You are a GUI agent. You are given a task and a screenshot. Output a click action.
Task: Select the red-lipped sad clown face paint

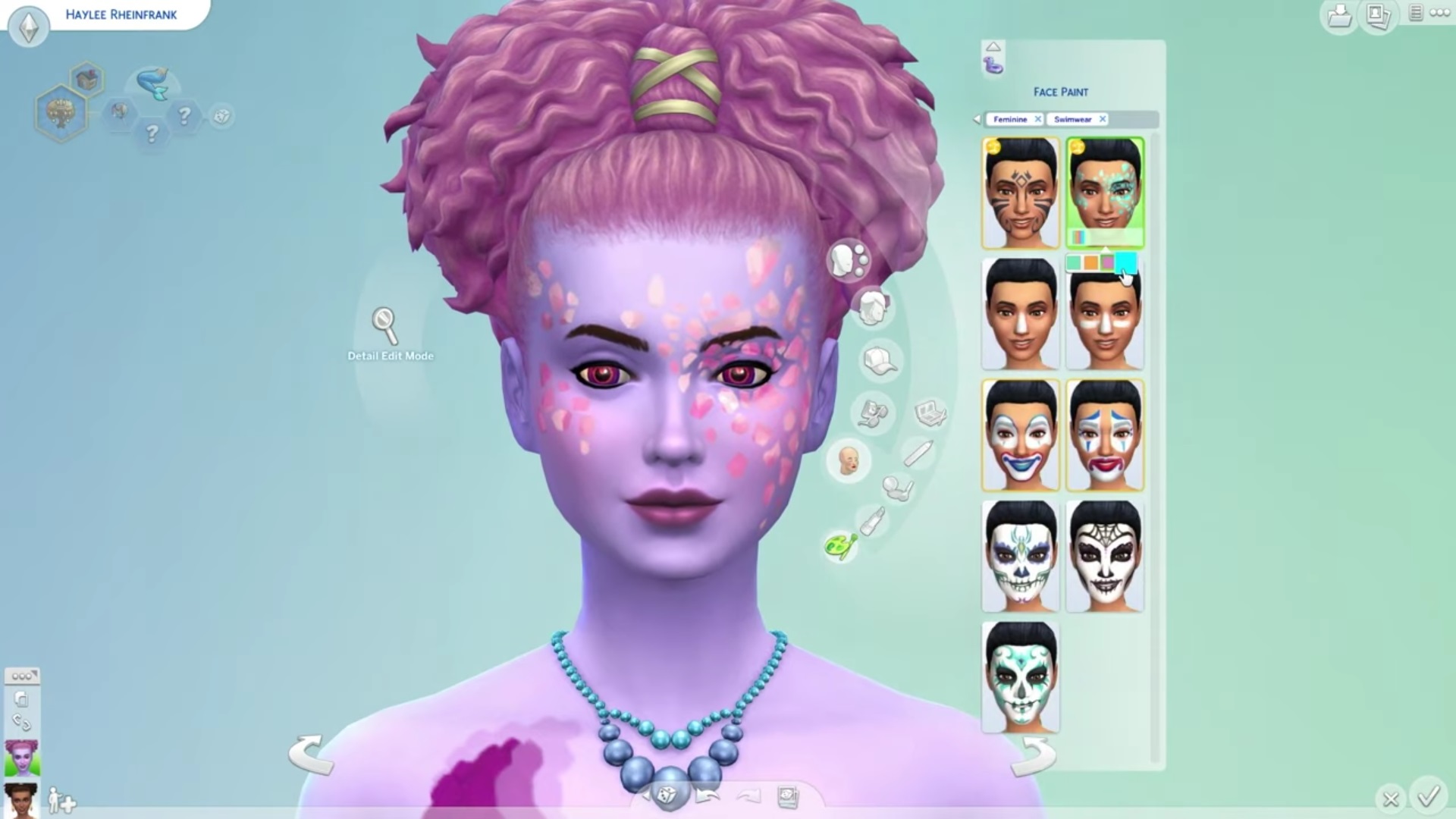point(1105,435)
